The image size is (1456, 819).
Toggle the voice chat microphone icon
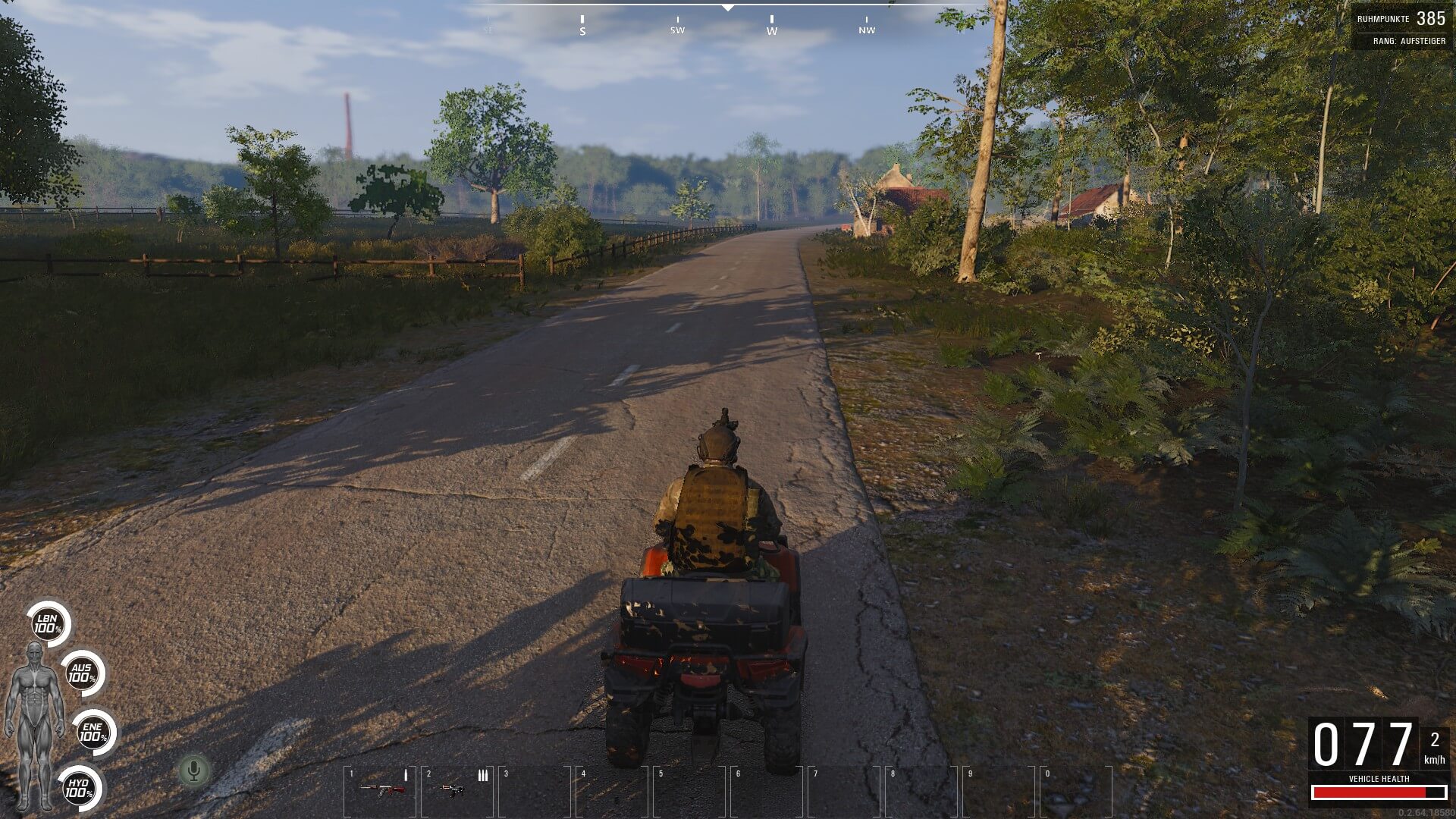(x=193, y=771)
